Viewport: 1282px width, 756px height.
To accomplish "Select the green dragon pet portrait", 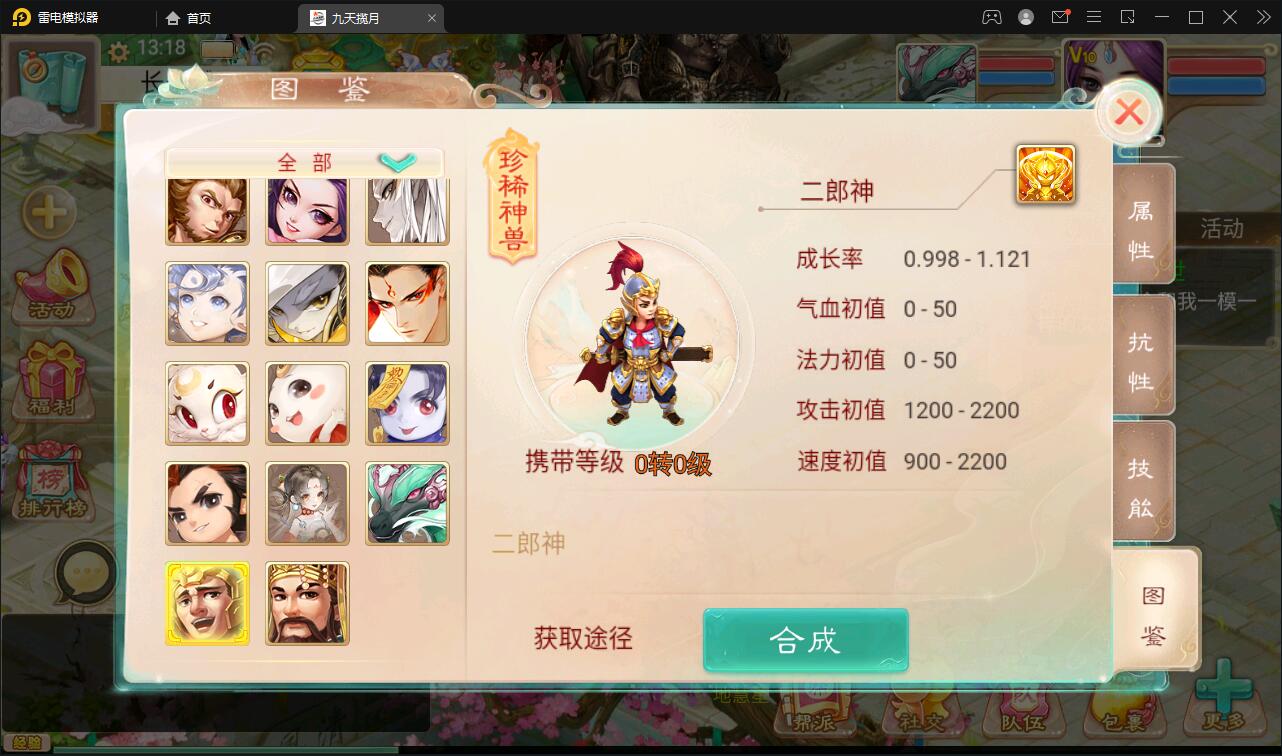I will pos(407,503).
